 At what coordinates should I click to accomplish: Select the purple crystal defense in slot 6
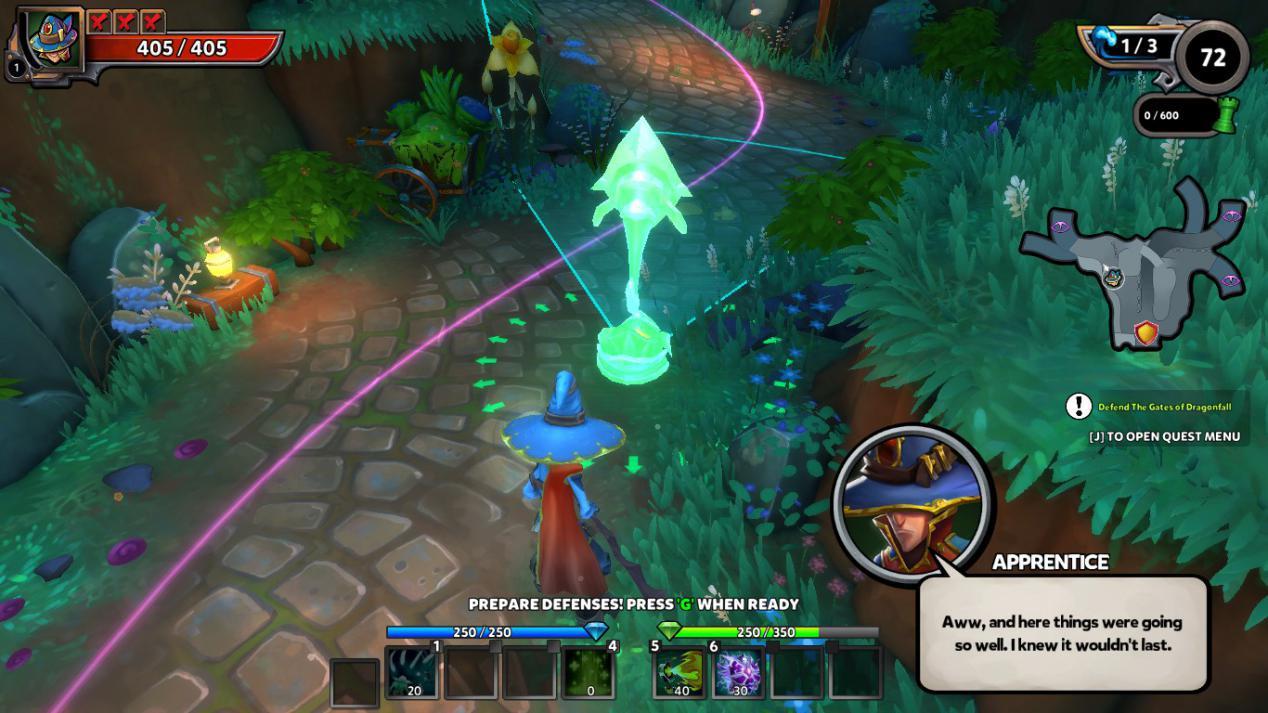tap(738, 672)
